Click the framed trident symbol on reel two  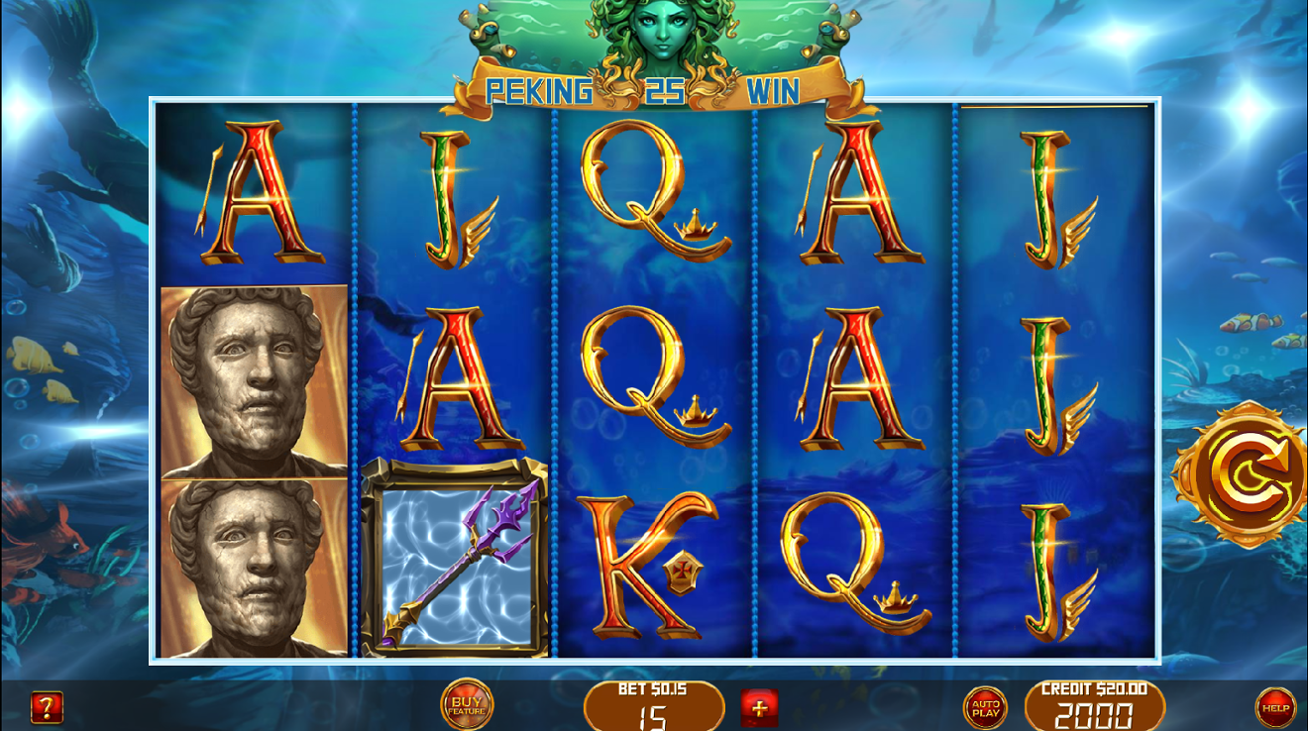tap(457, 556)
